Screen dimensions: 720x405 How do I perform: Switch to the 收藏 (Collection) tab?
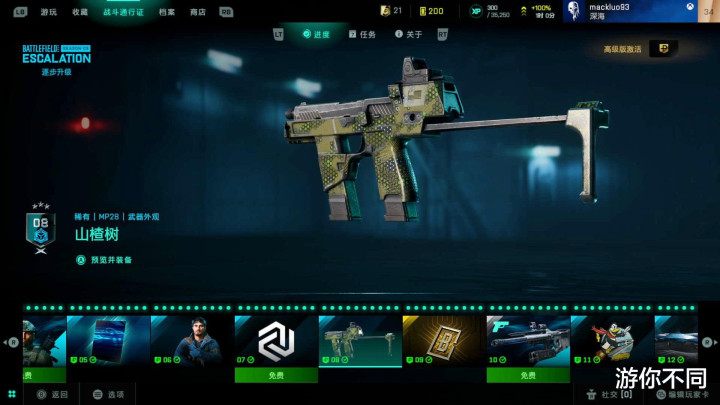pyautogui.click(x=80, y=12)
